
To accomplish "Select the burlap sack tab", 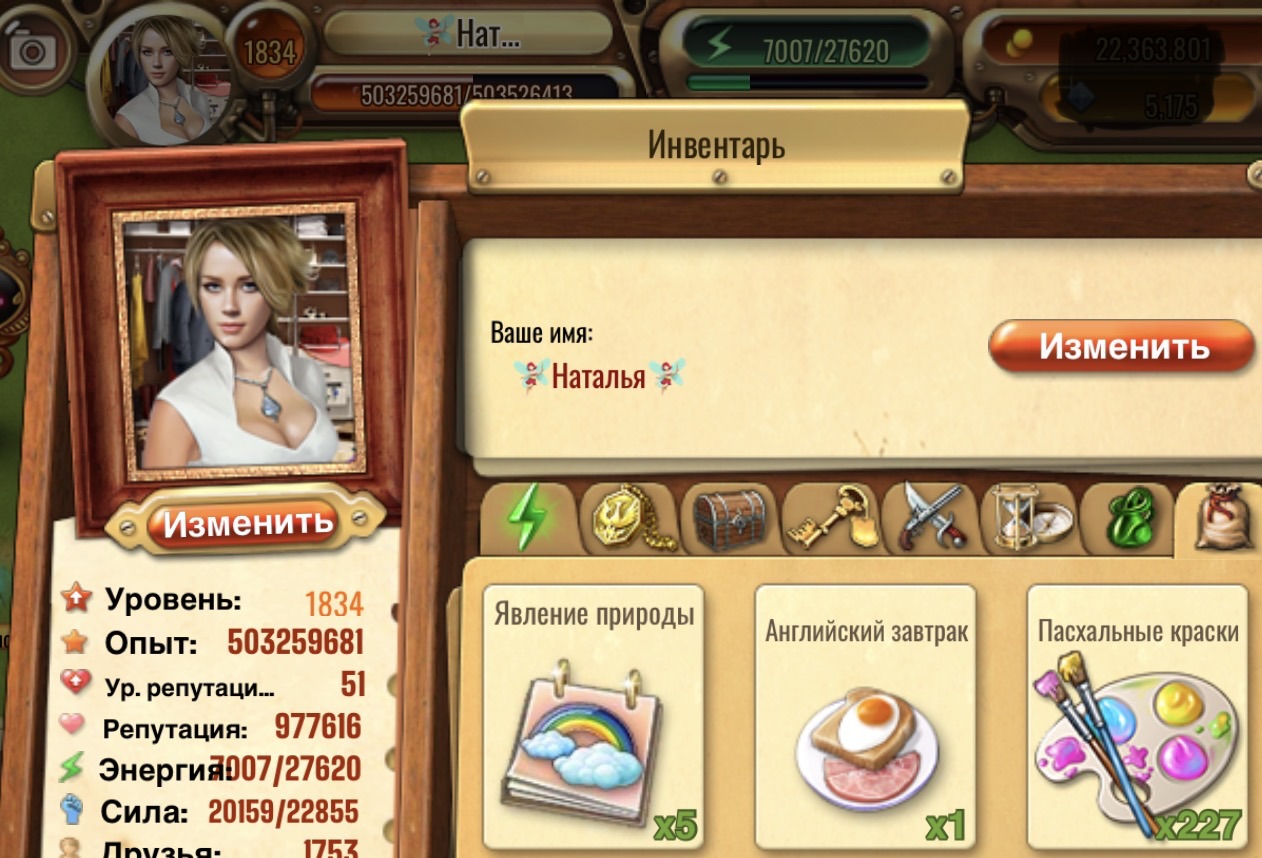I will [x=1224, y=520].
